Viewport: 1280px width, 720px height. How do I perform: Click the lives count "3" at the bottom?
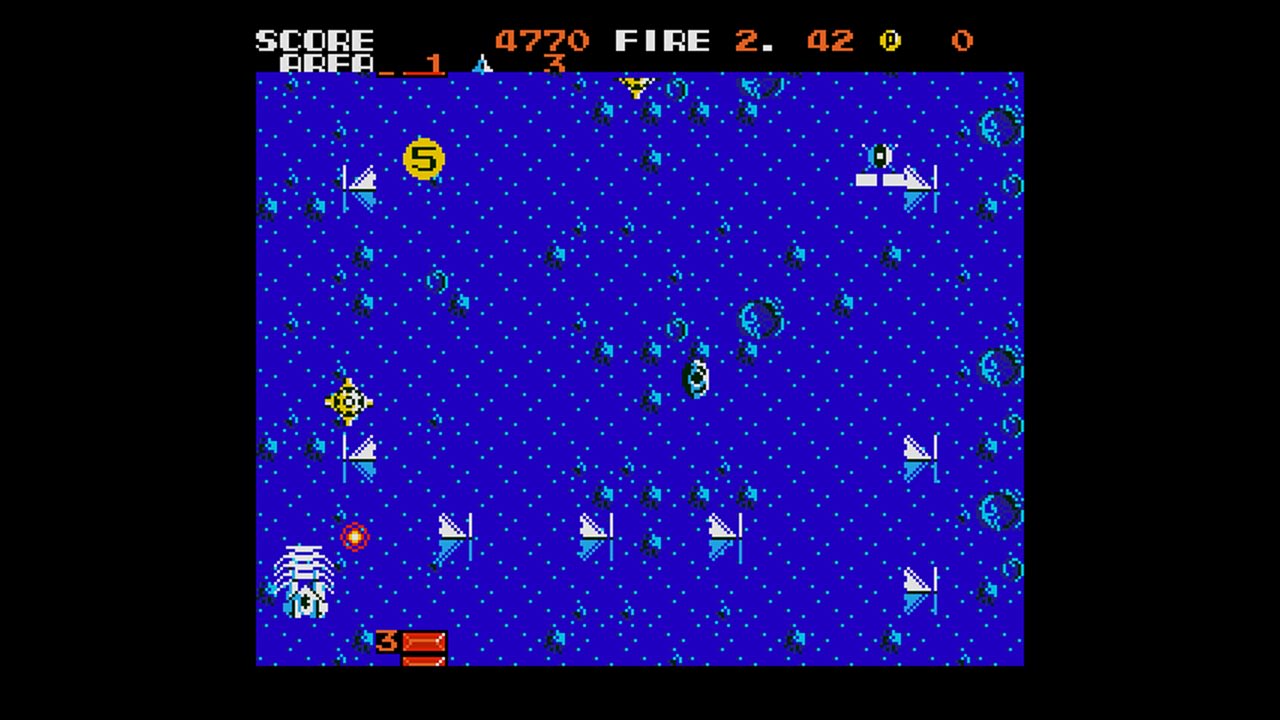(x=385, y=642)
